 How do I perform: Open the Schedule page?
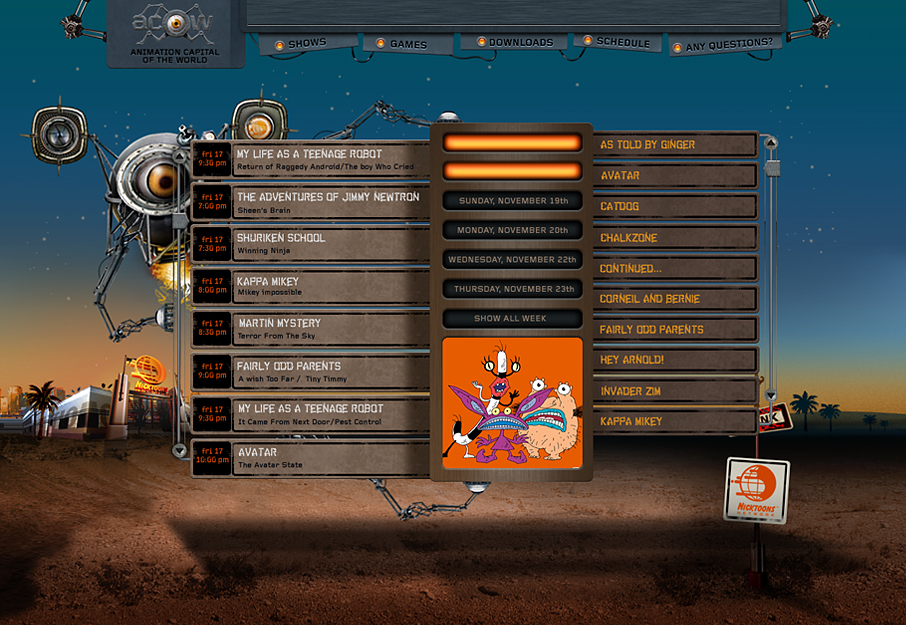(622, 43)
